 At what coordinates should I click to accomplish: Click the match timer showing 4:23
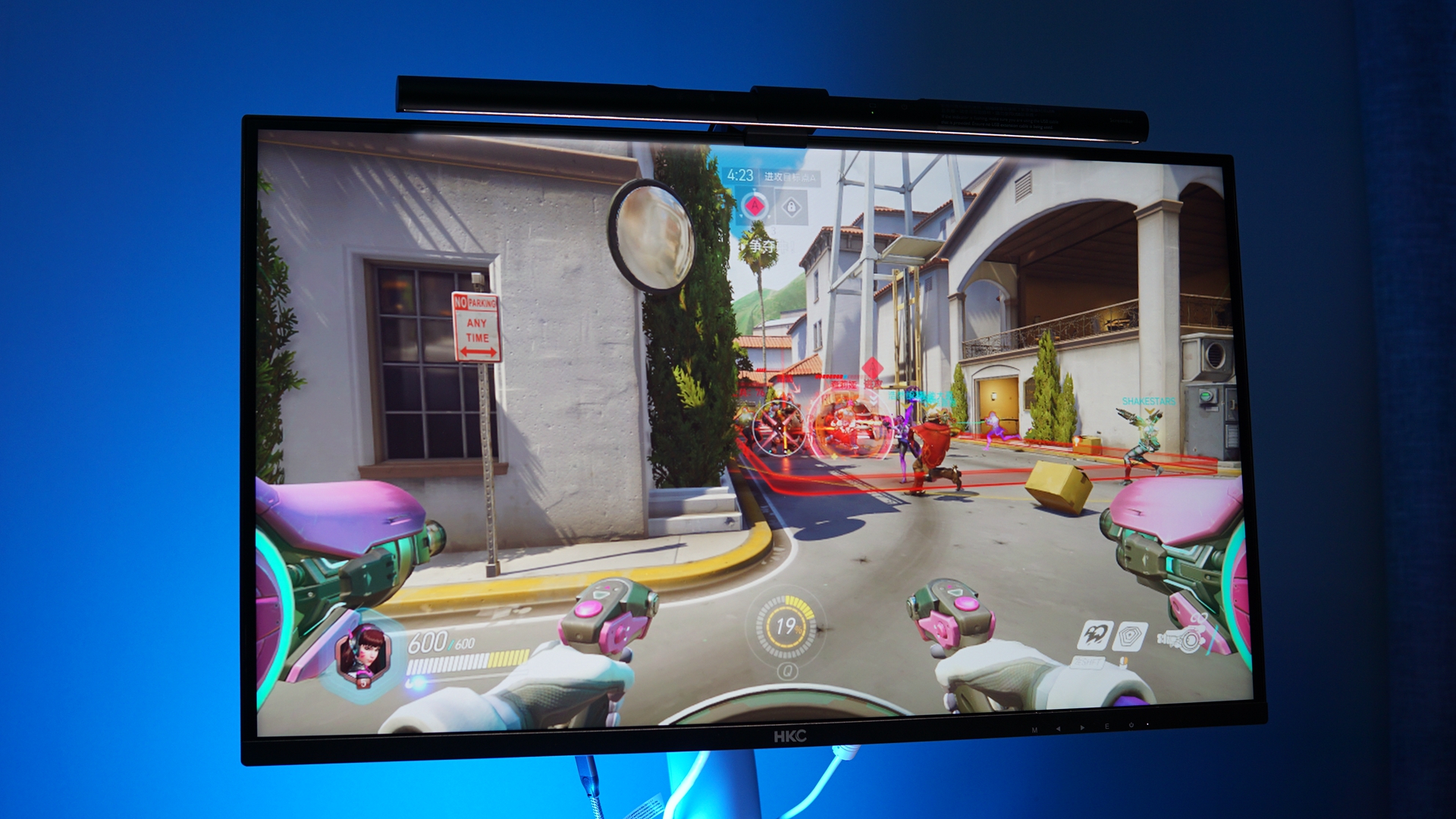(741, 175)
